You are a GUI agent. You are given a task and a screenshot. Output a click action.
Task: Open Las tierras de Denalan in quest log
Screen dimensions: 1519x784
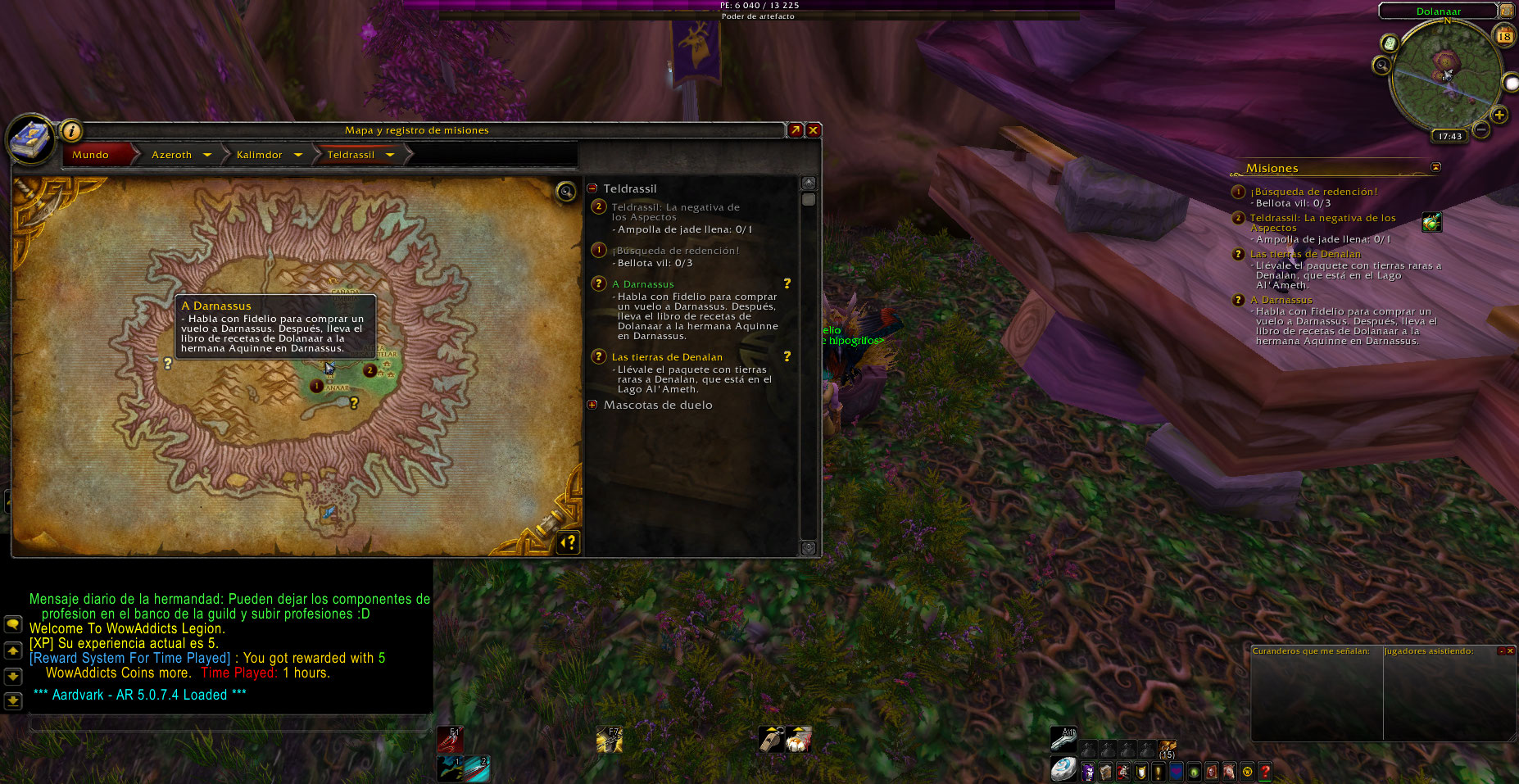click(x=667, y=357)
